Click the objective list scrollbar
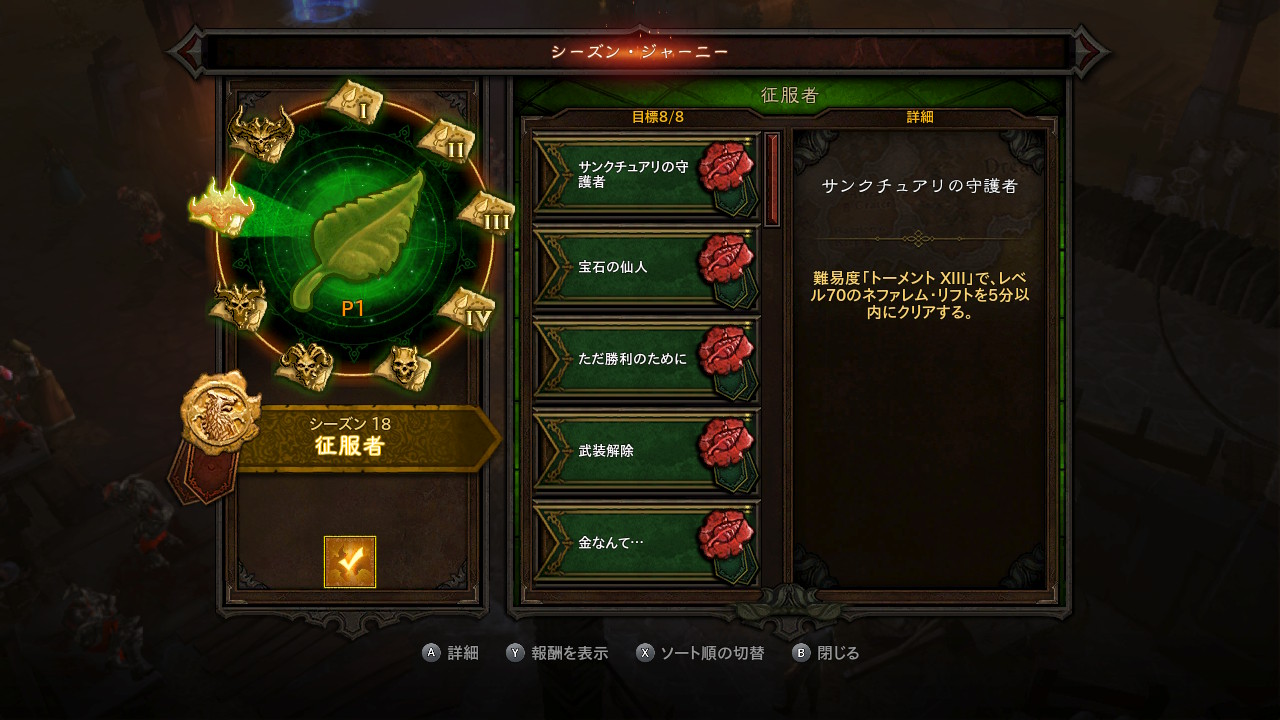1280x720 pixels. coord(772,180)
